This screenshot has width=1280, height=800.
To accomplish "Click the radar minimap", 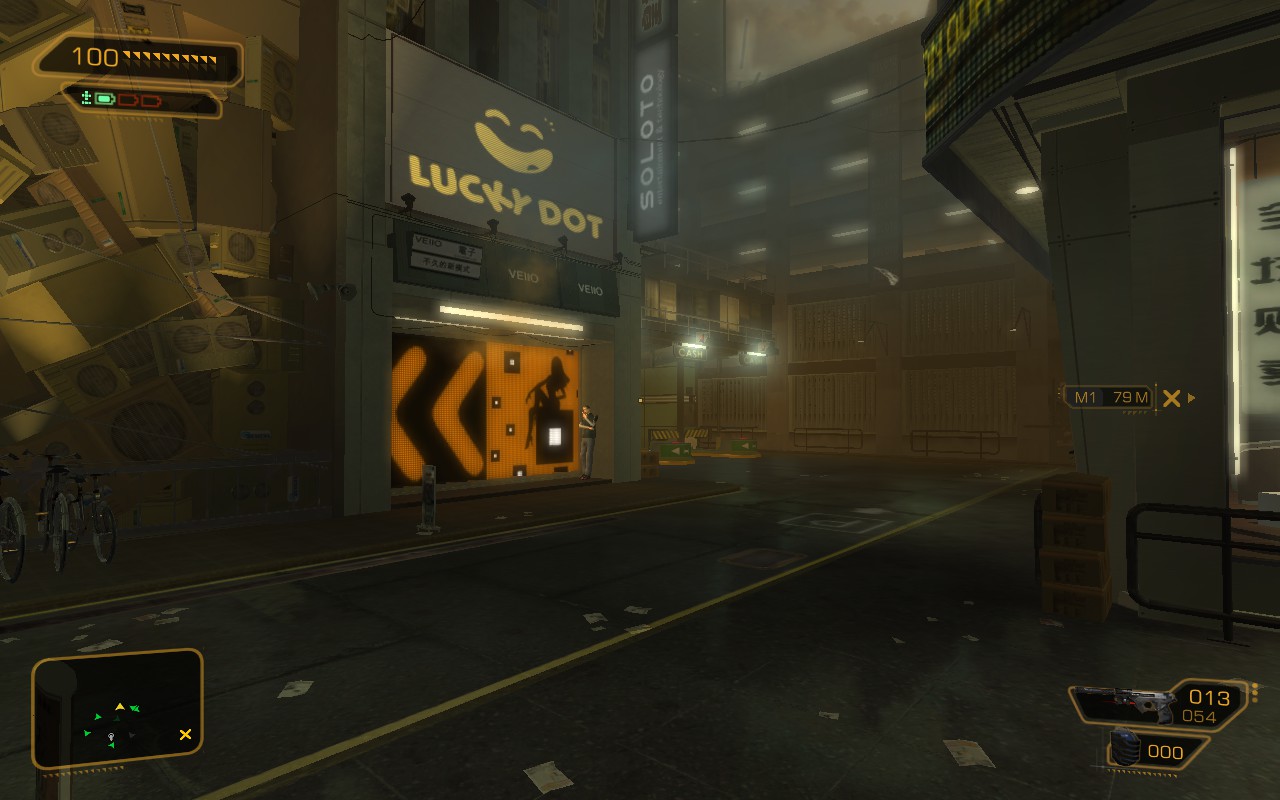I will [x=118, y=711].
